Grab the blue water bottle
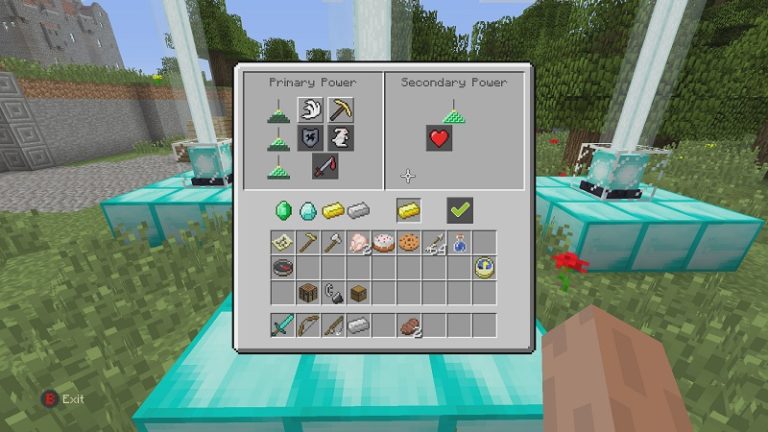The image size is (768, 432). (459, 242)
